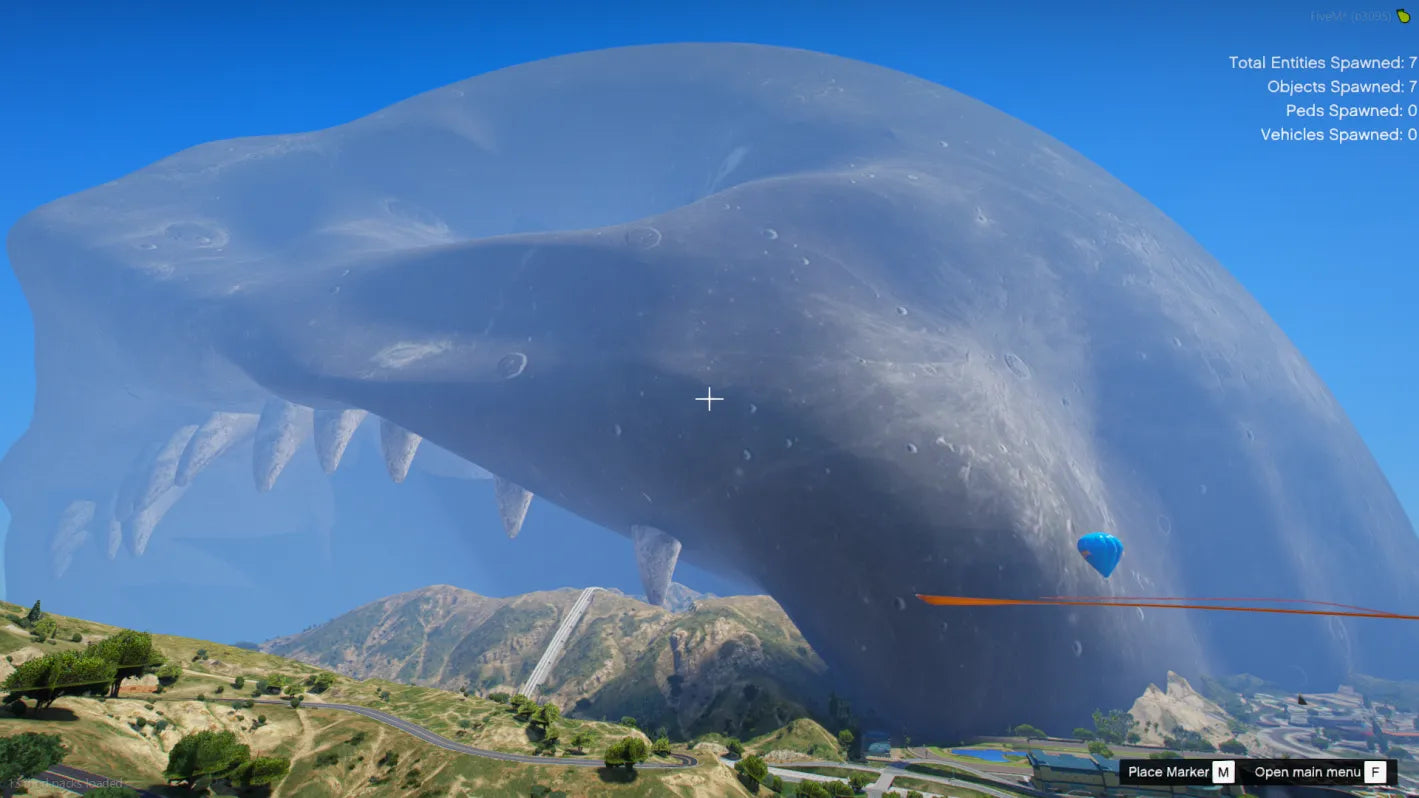Click the crosshair in screen center
This screenshot has width=1419, height=798.
coord(710,399)
